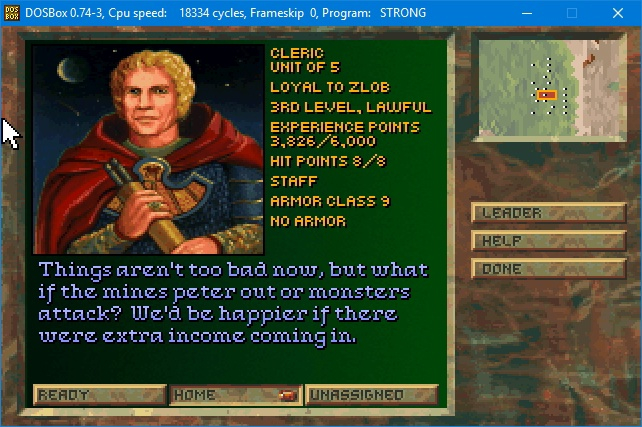The height and width of the screenshot is (427, 642).
Task: Click the Unassigned assignment button
Action: (x=371, y=395)
